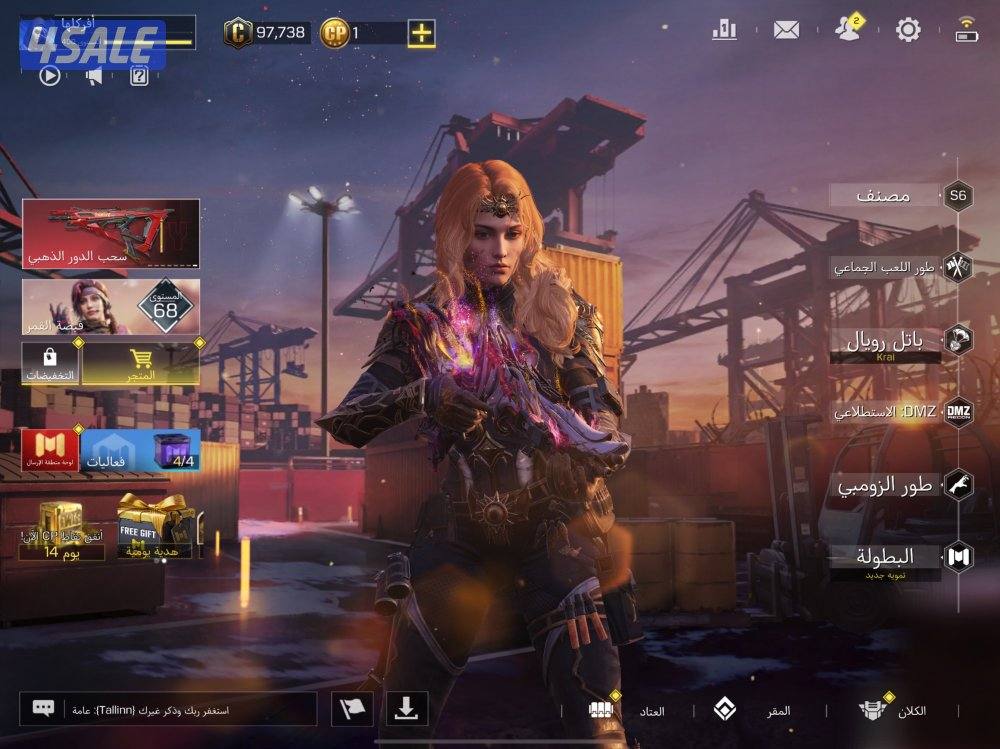Open the mail envelope inbox
This screenshot has width=1000, height=749.
786,30
